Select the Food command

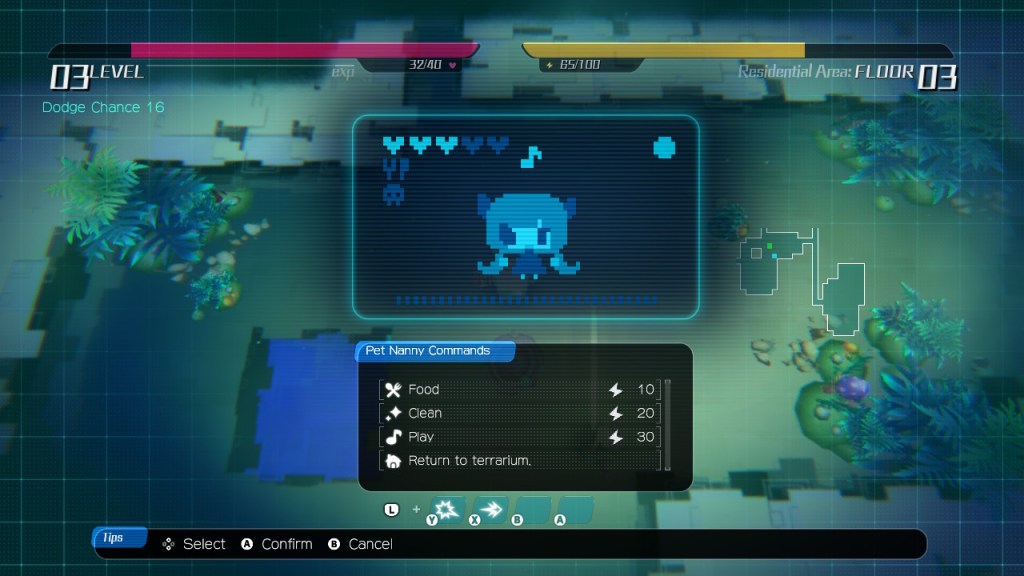[x=520, y=390]
